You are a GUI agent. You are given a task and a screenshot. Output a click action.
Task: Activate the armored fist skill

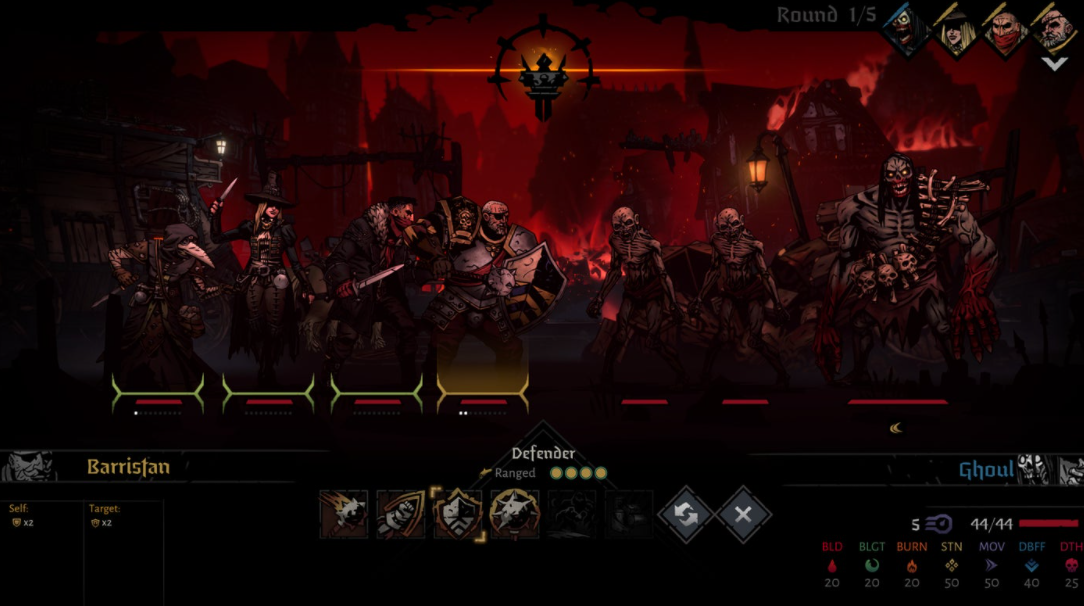click(401, 514)
